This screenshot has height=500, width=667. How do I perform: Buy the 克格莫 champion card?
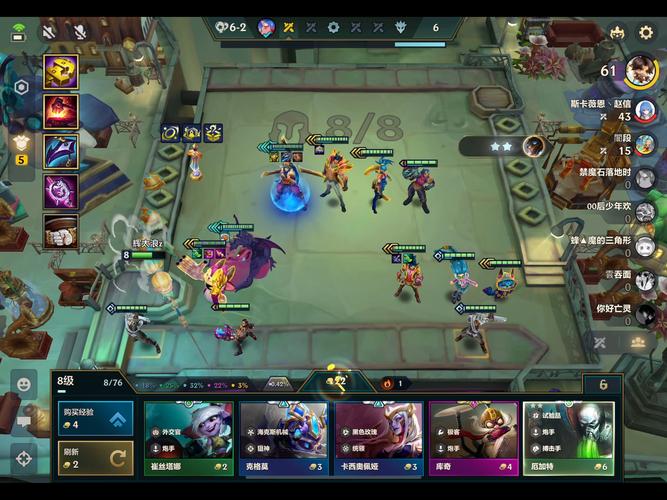[x=283, y=438]
